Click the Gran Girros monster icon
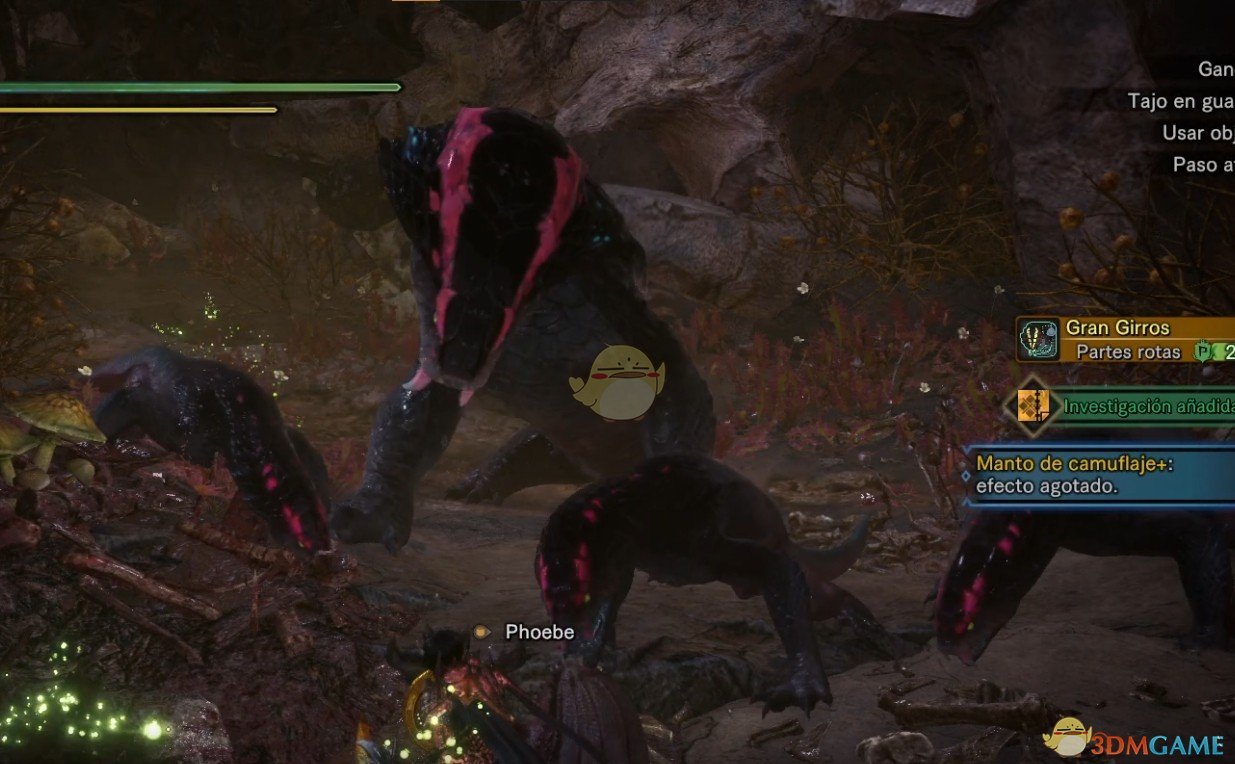 click(1040, 339)
